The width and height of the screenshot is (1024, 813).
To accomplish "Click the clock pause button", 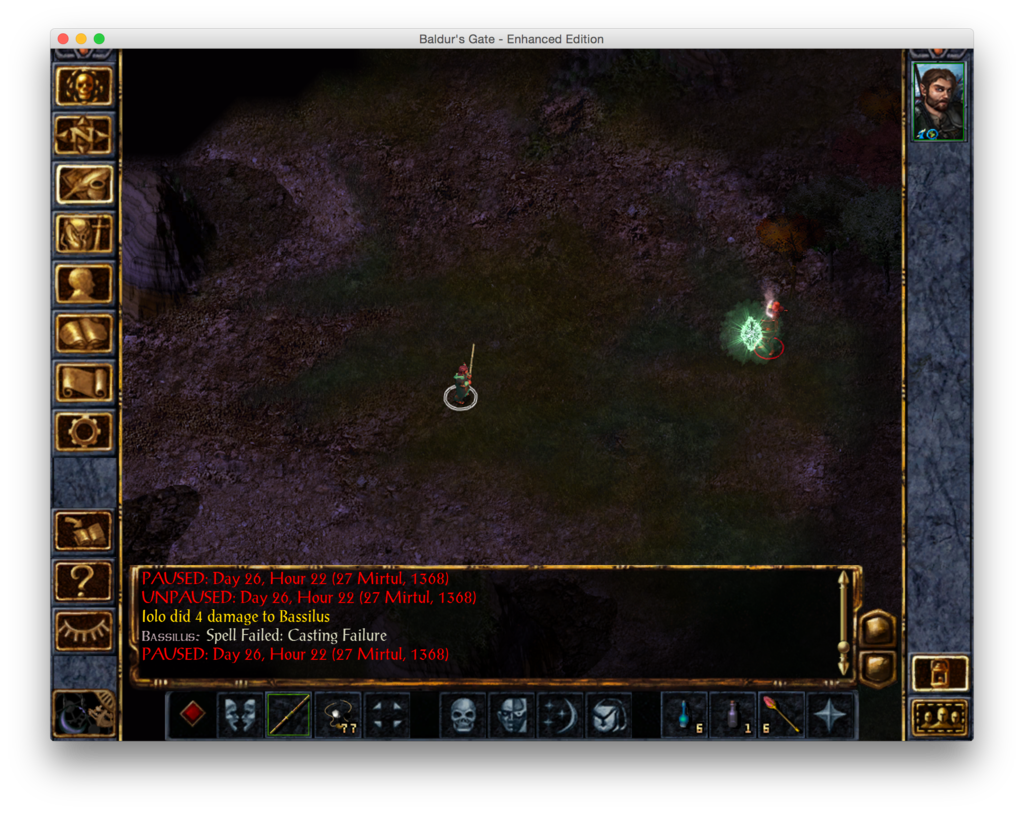I will coord(84,711).
